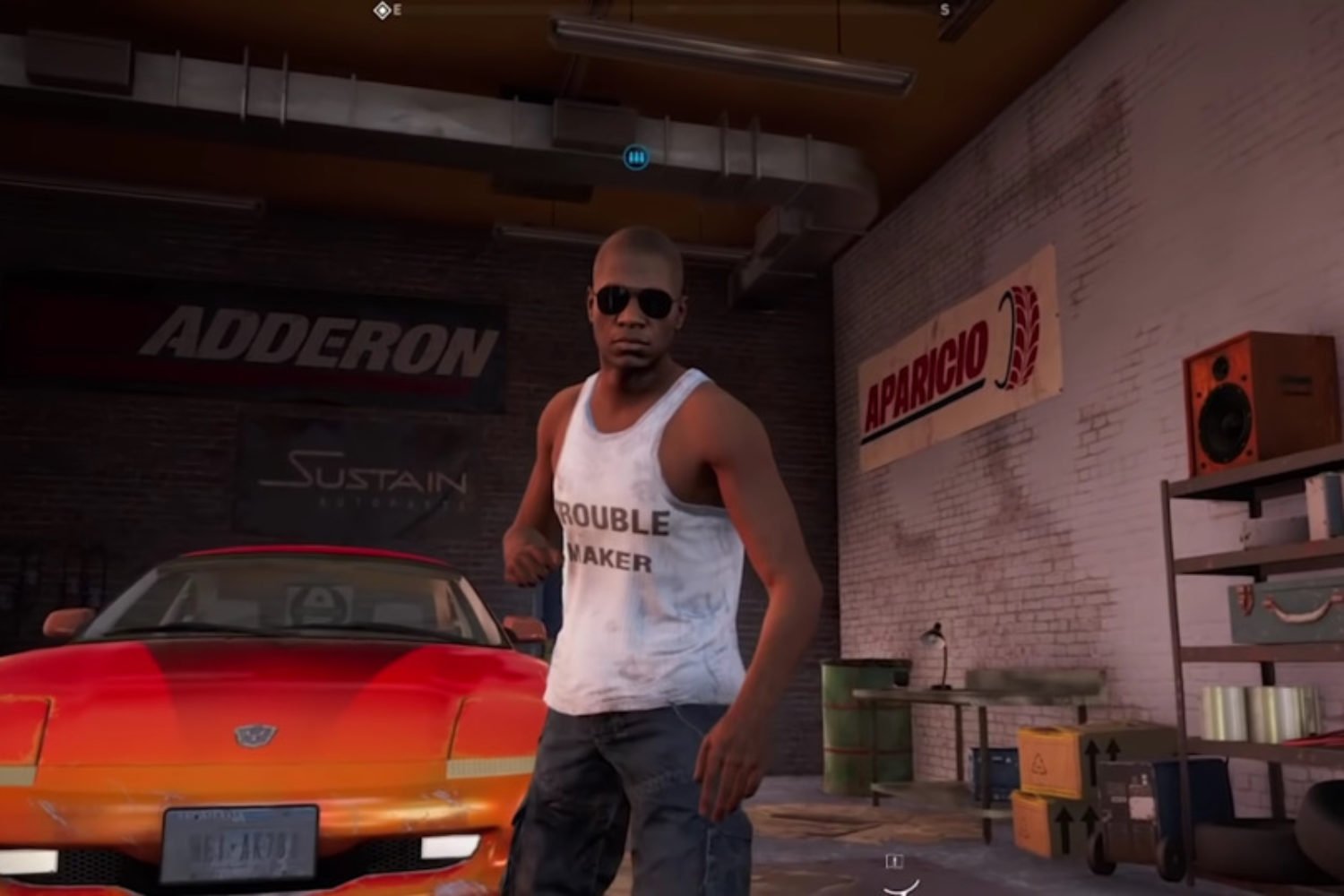The width and height of the screenshot is (1344, 896).
Task: Select the blue ammo marker icon
Action: click(636, 158)
